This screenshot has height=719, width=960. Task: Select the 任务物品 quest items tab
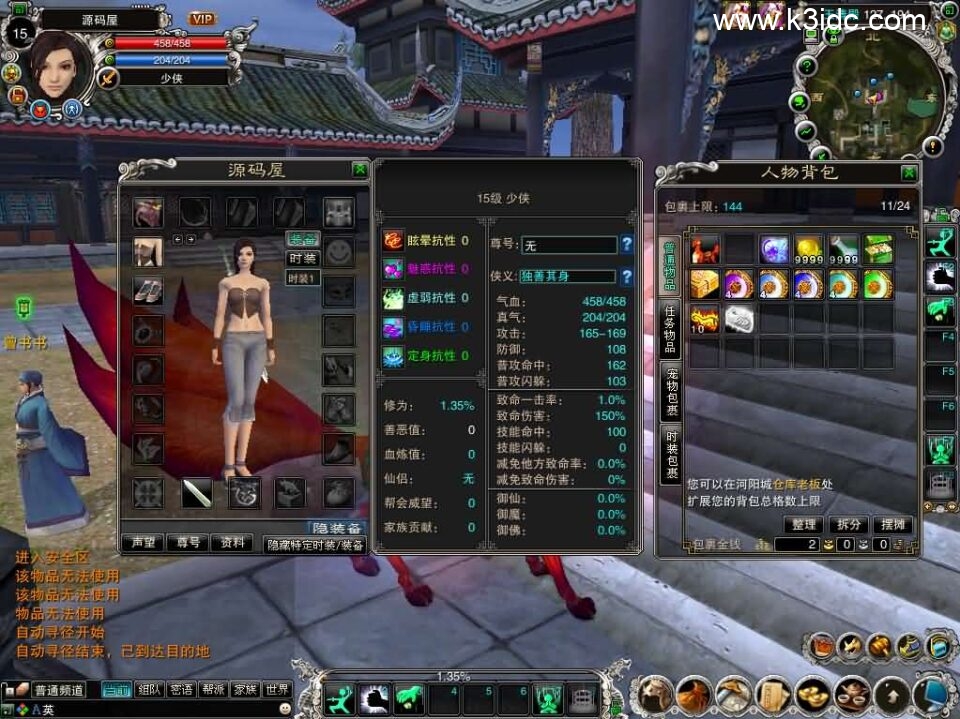tap(670, 328)
